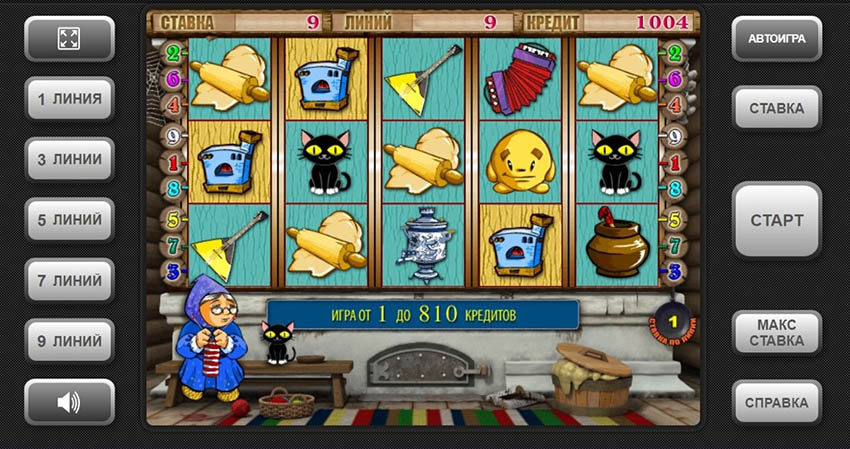
Task: Choose the 3 ЛИНИИ button
Action: pos(69,159)
